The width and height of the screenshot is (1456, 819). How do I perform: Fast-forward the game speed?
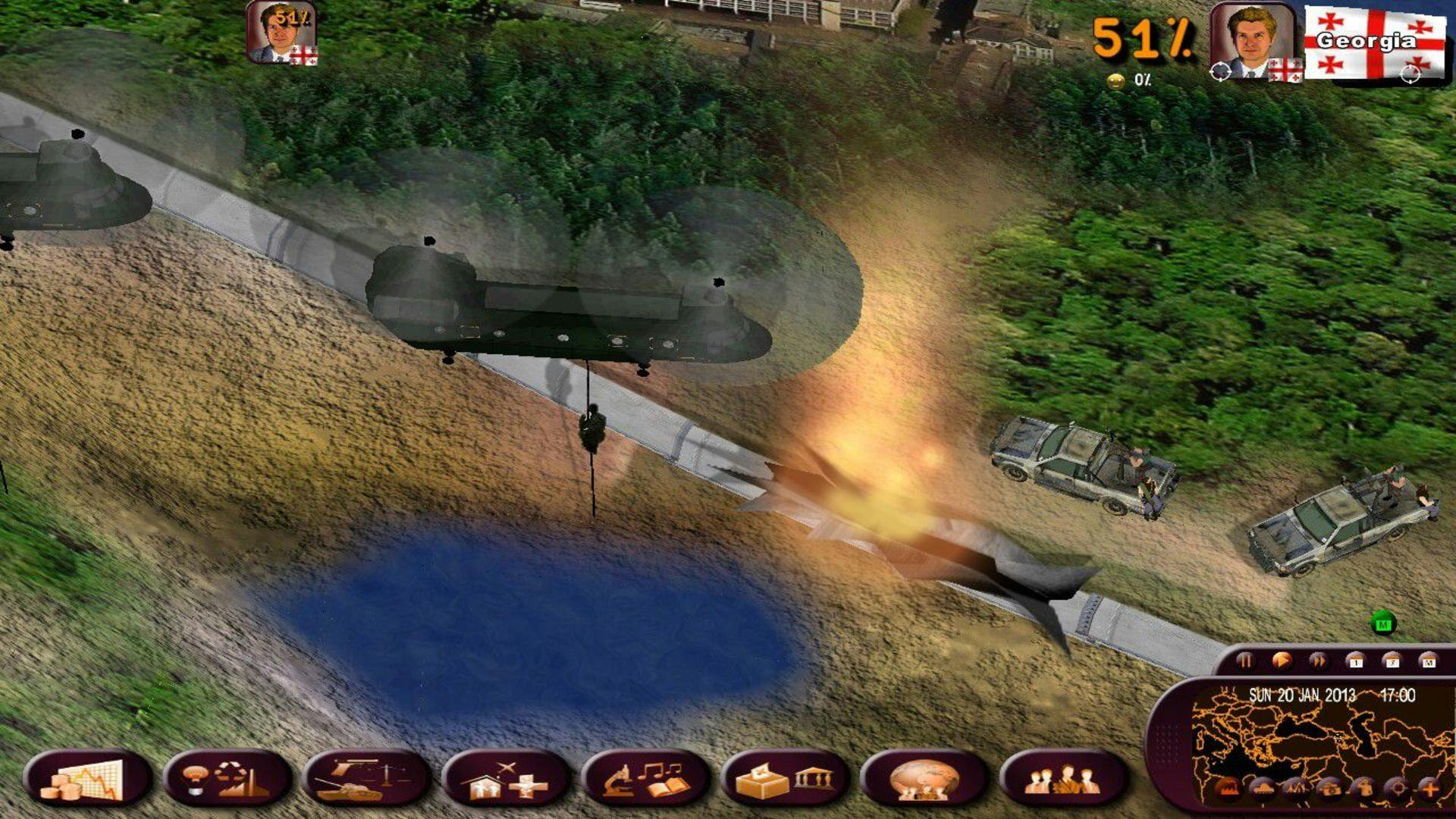1319,660
